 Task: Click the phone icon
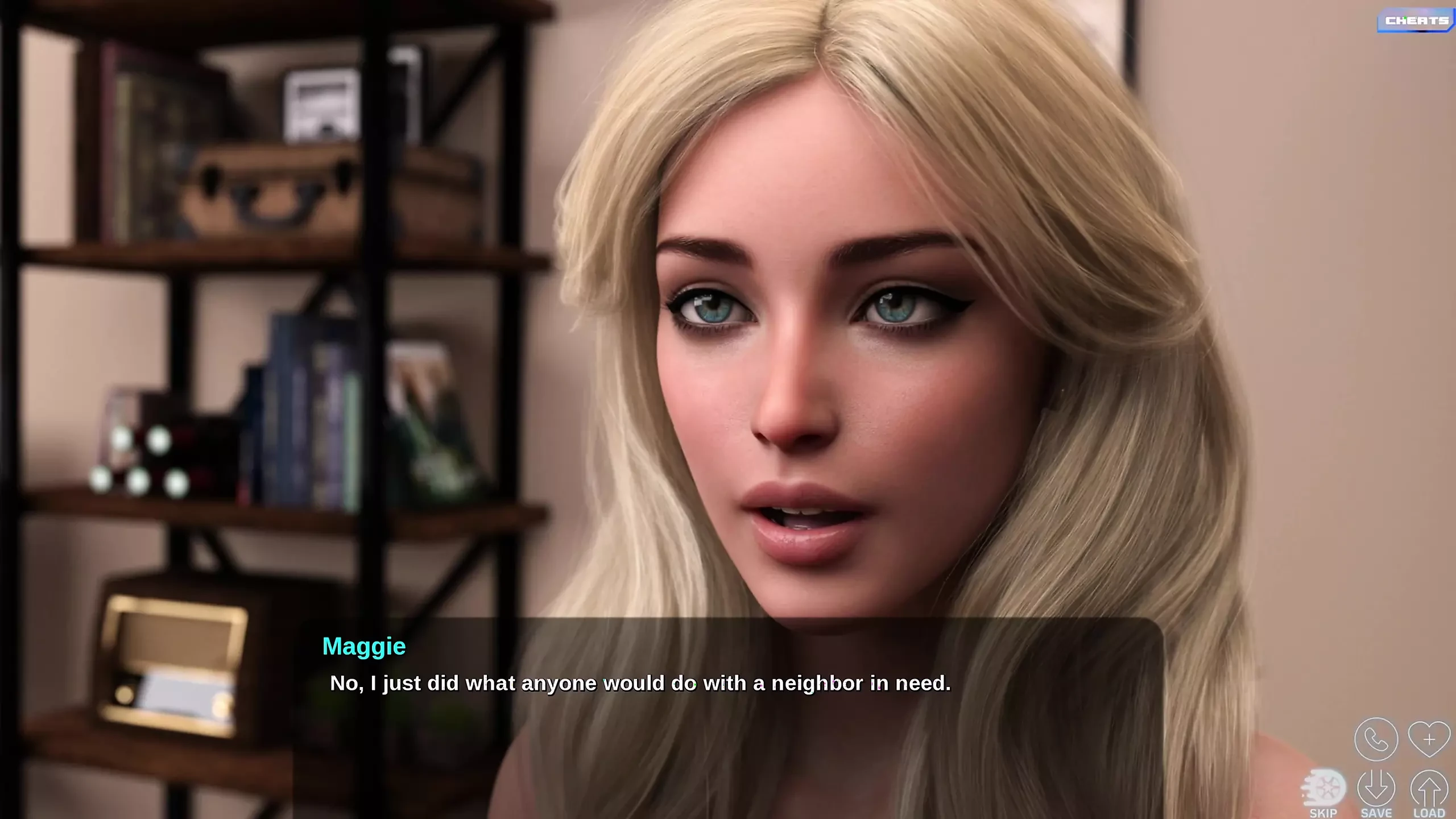click(1376, 739)
